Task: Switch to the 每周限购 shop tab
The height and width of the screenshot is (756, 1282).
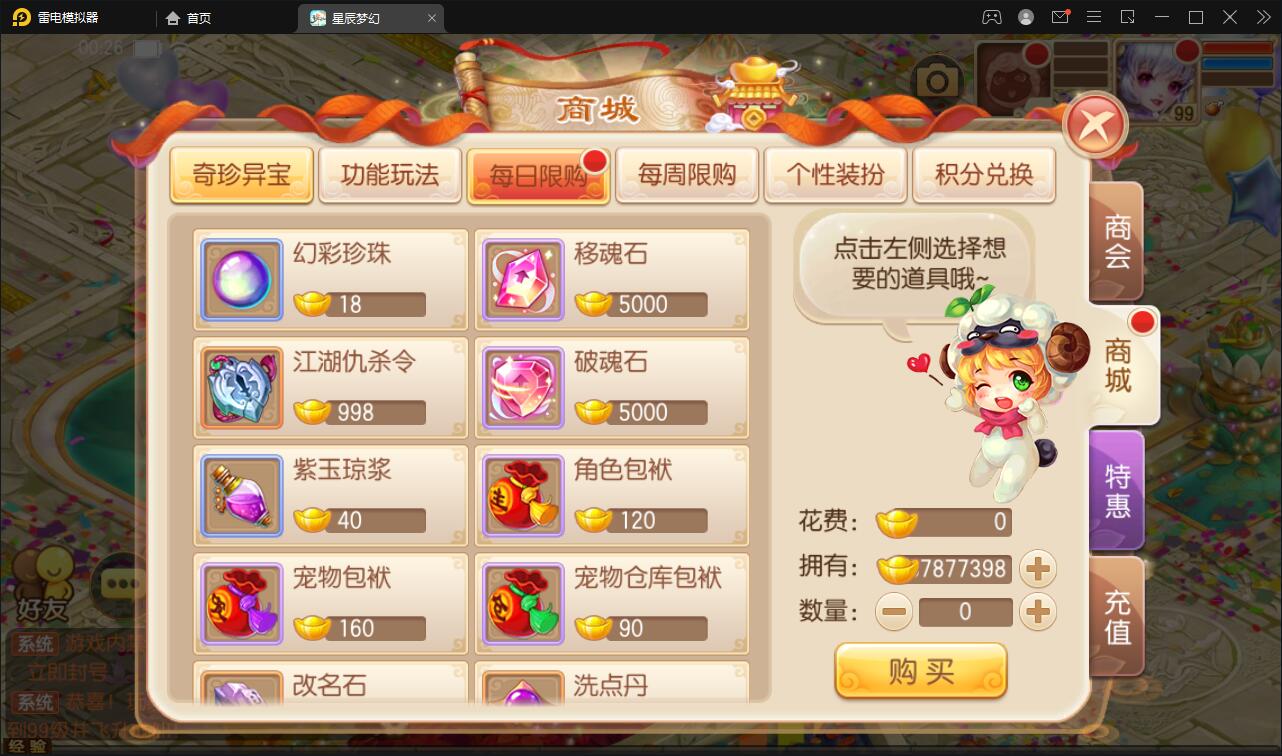Action: click(x=687, y=173)
